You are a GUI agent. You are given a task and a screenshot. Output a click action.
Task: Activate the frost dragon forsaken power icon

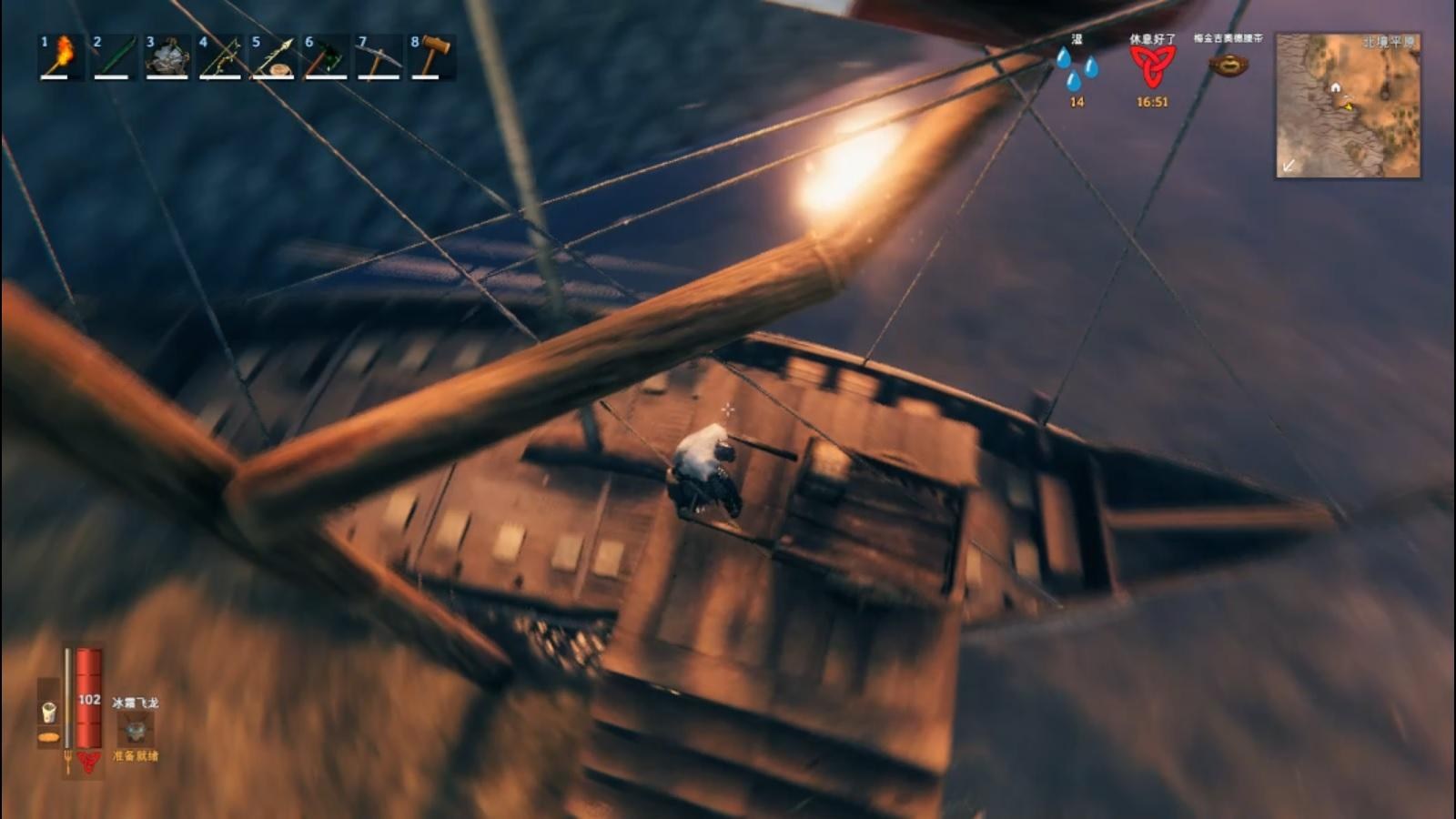click(x=136, y=729)
